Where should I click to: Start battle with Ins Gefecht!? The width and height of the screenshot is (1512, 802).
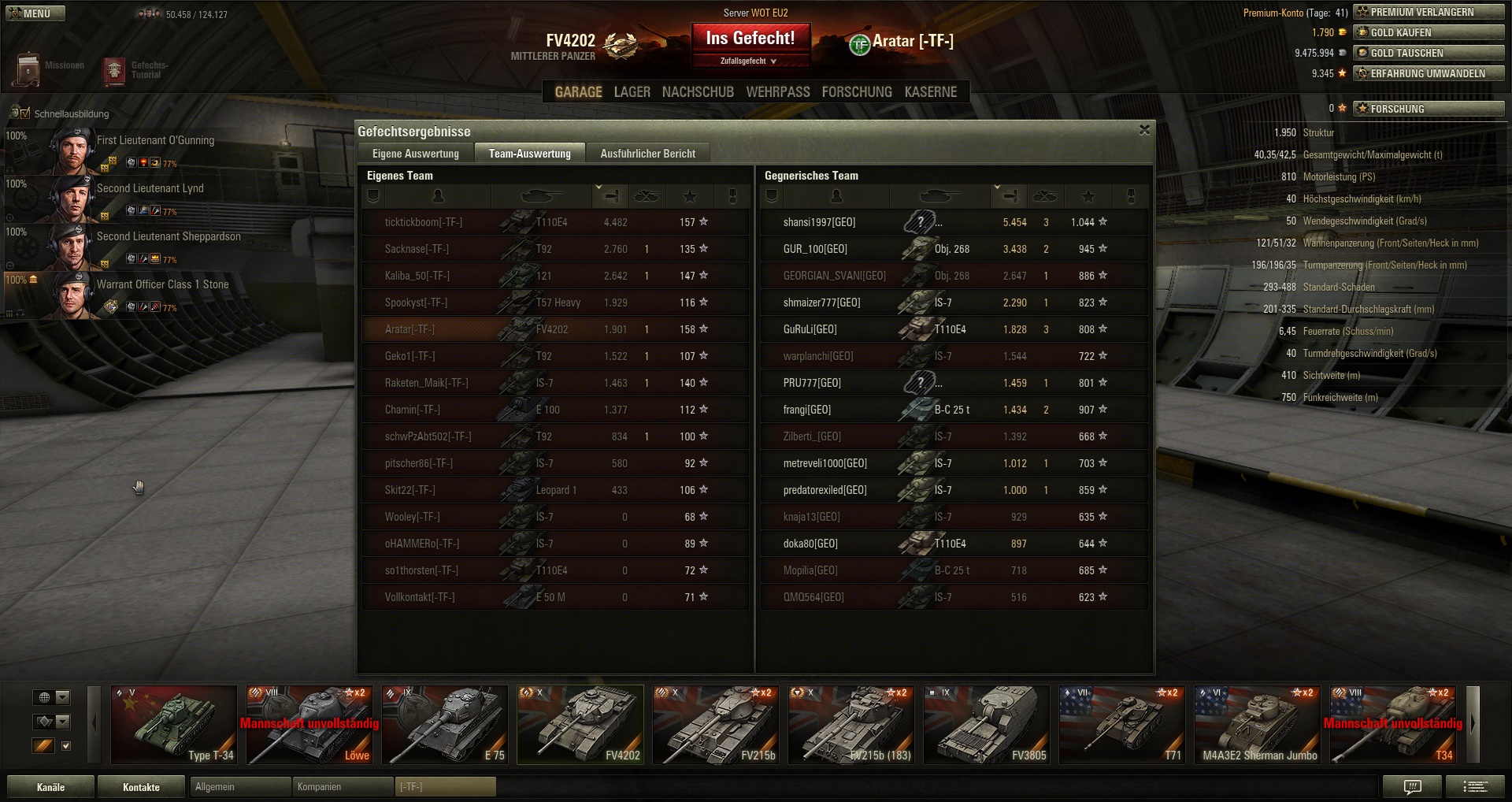click(750, 39)
